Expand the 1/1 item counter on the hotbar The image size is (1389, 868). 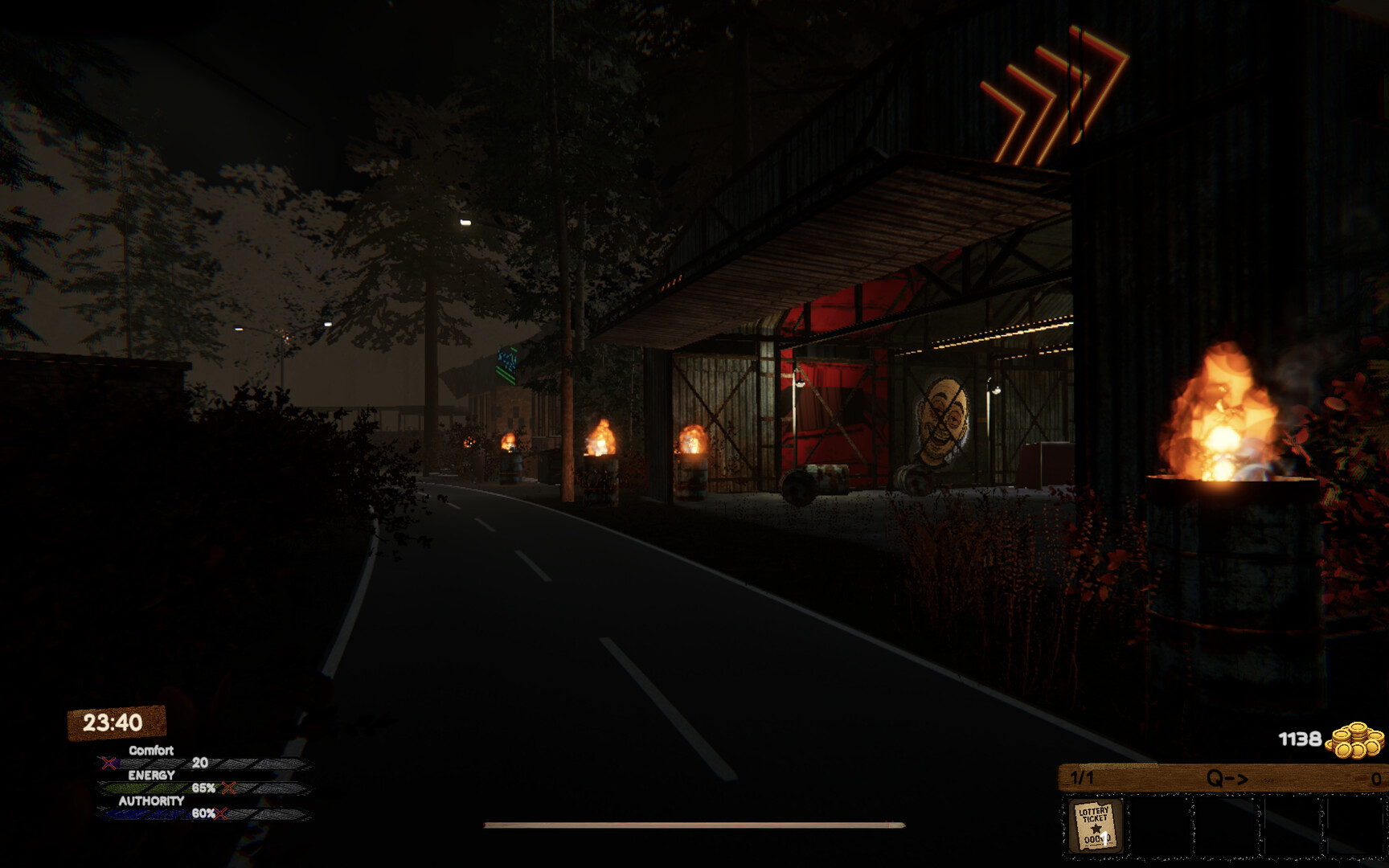1082,777
